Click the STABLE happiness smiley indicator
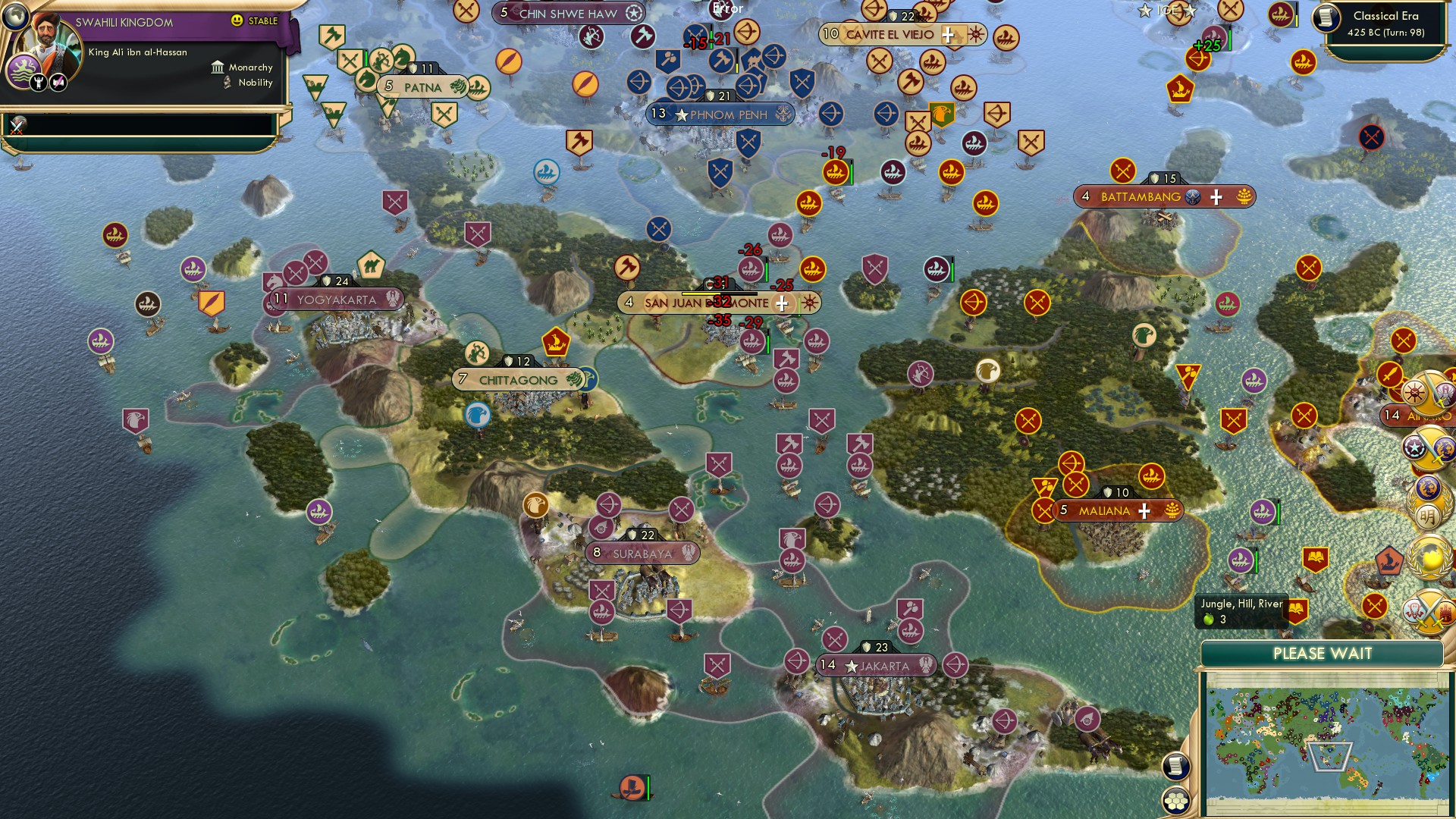The image size is (1456, 819). pos(237,20)
